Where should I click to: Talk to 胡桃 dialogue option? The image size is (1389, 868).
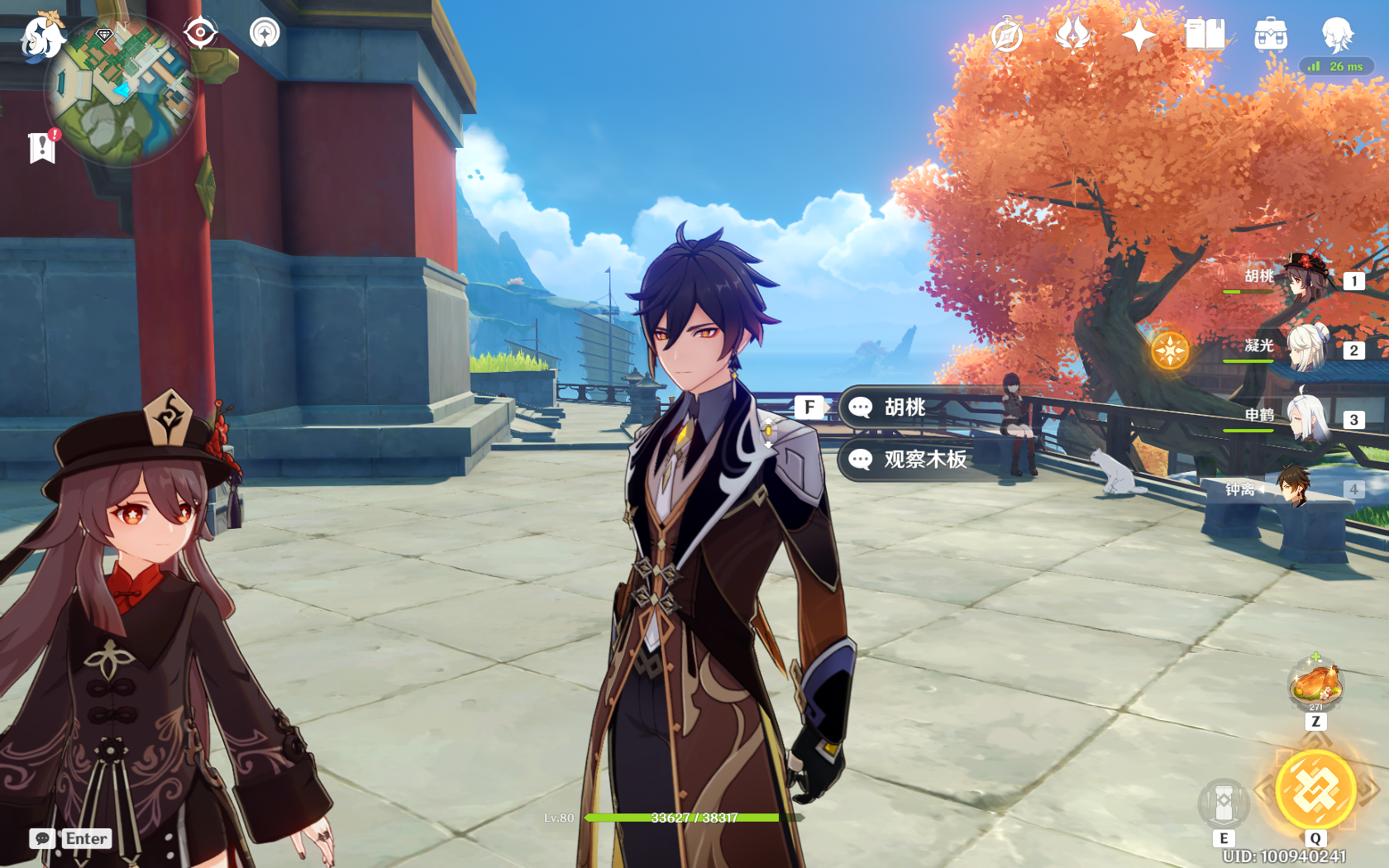[x=905, y=408]
